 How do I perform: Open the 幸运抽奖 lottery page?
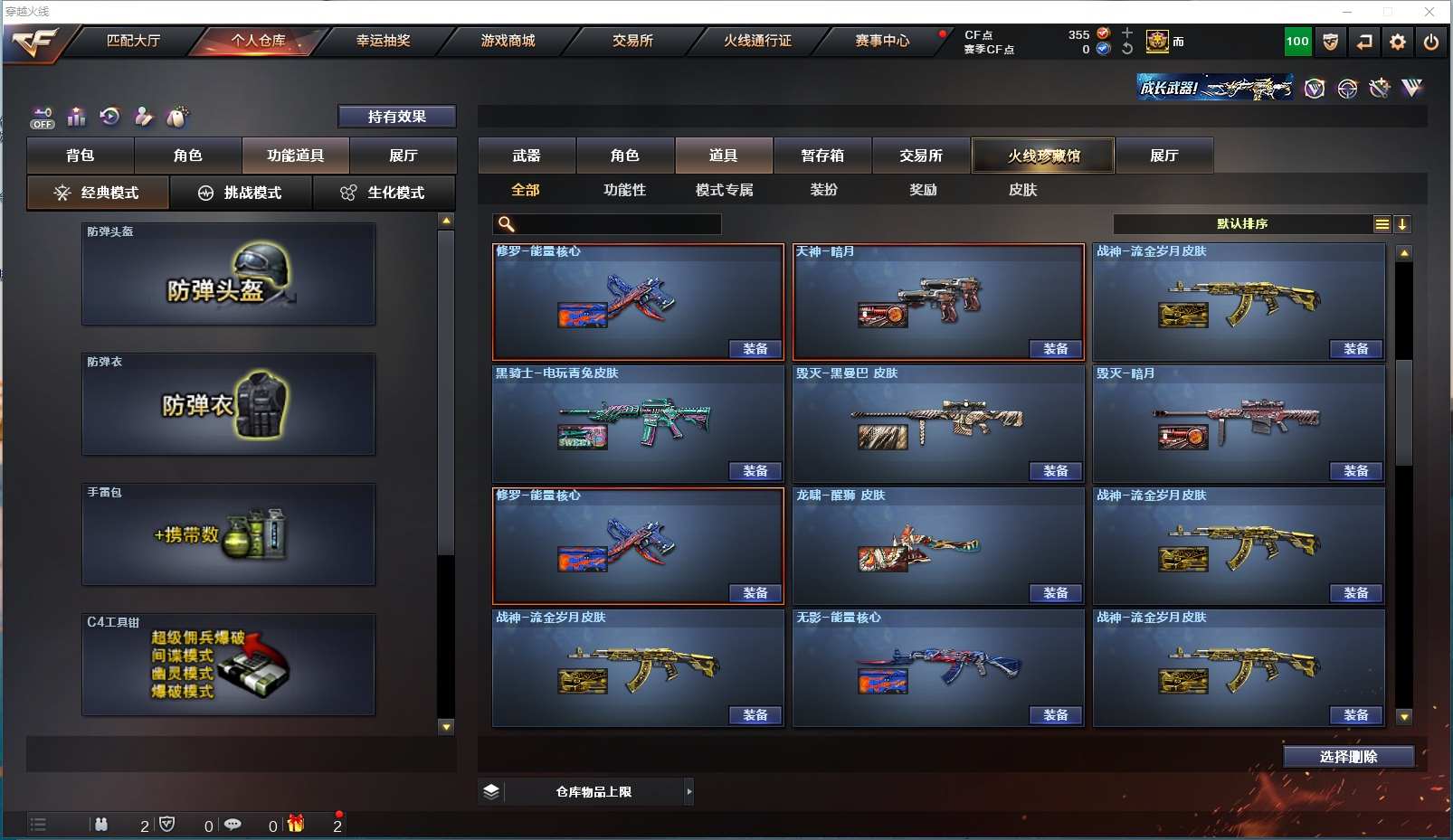point(383,41)
